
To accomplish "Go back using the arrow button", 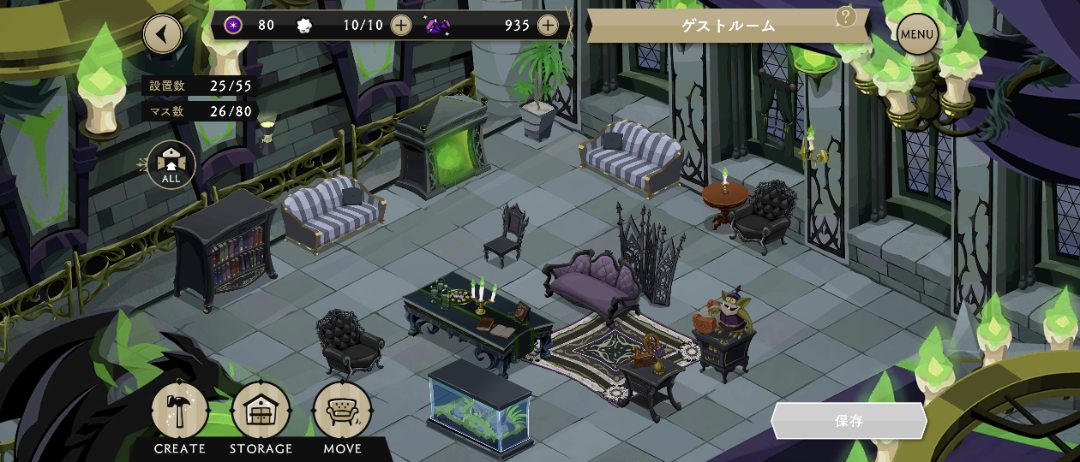I will [x=162, y=35].
